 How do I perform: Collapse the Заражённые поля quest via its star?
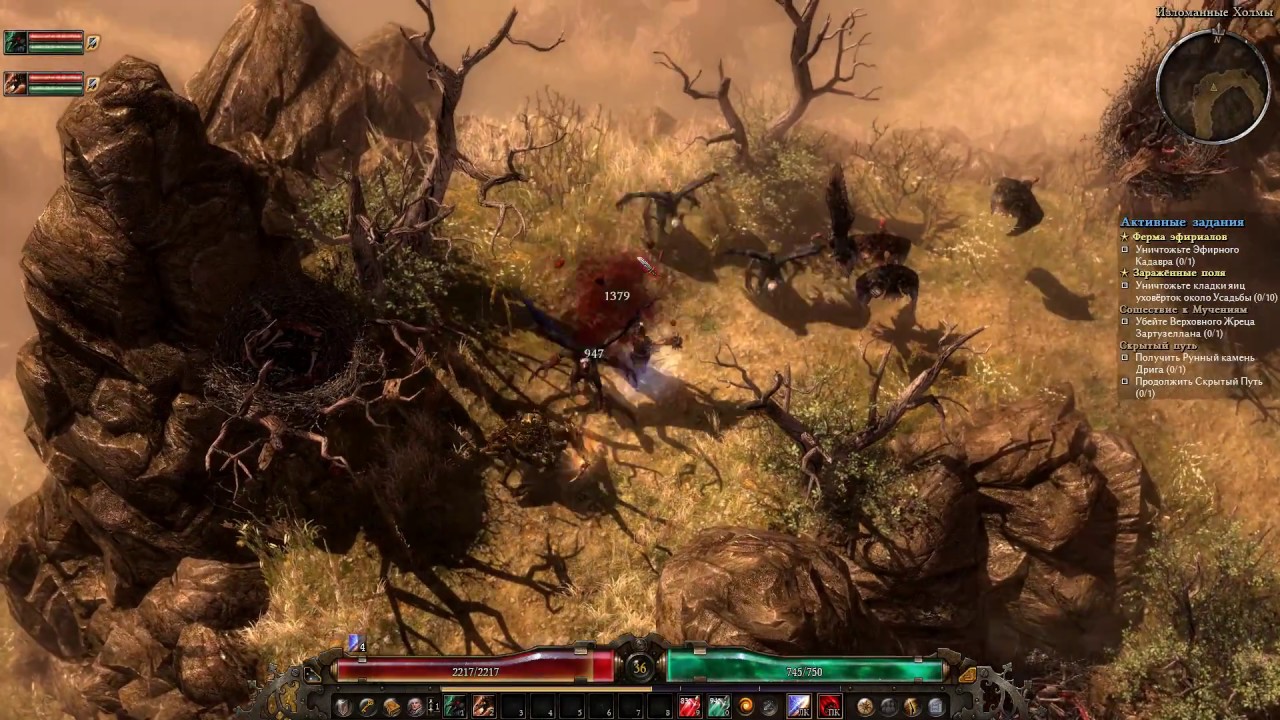coord(1125,273)
